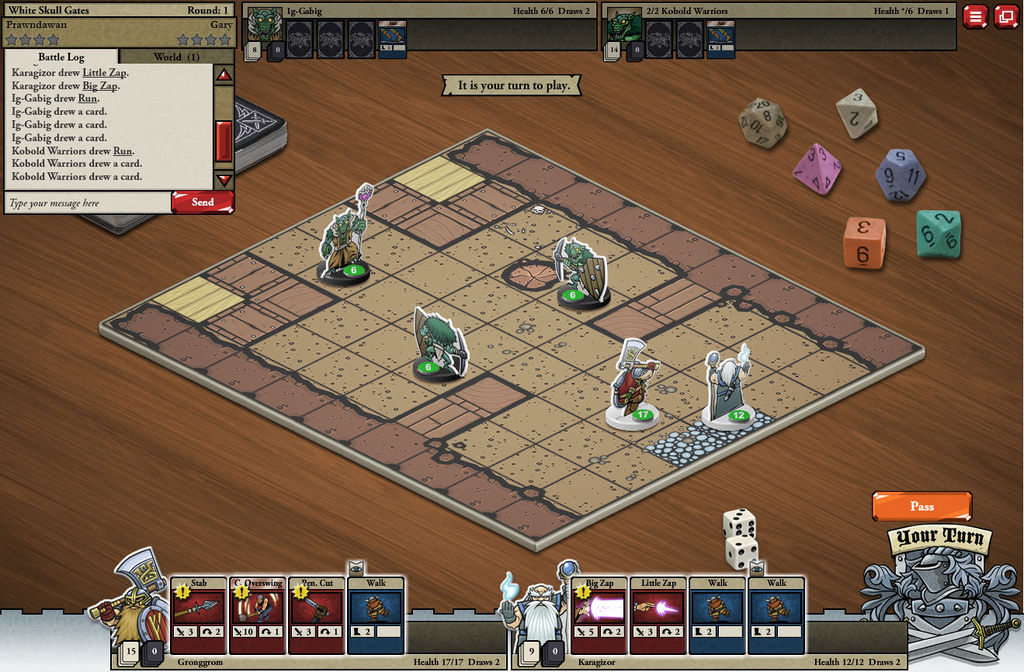Focus the chat message input field

click(x=88, y=203)
